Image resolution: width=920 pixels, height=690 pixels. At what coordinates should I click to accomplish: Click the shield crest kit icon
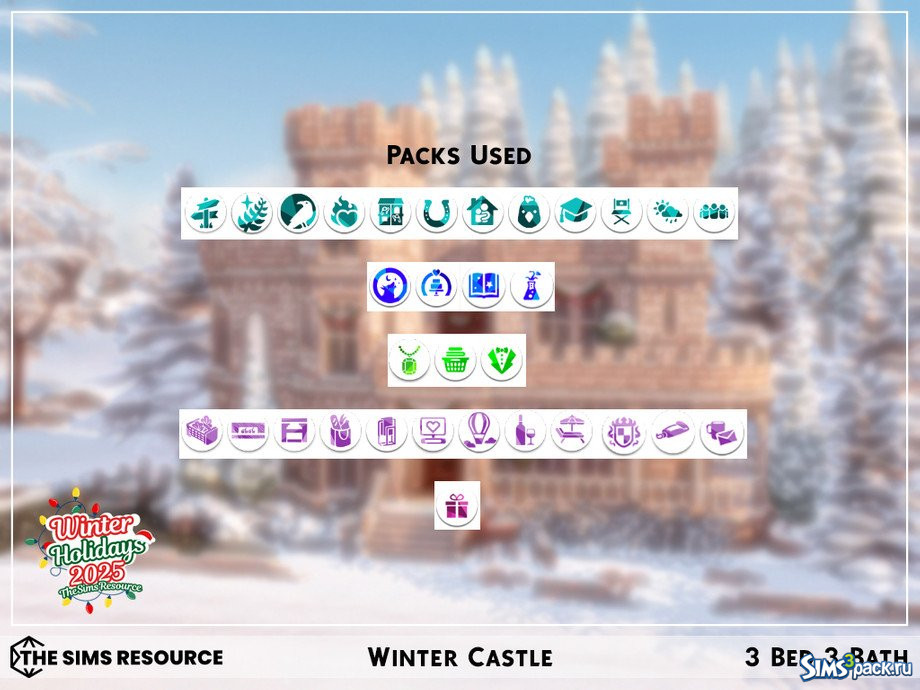[624, 434]
